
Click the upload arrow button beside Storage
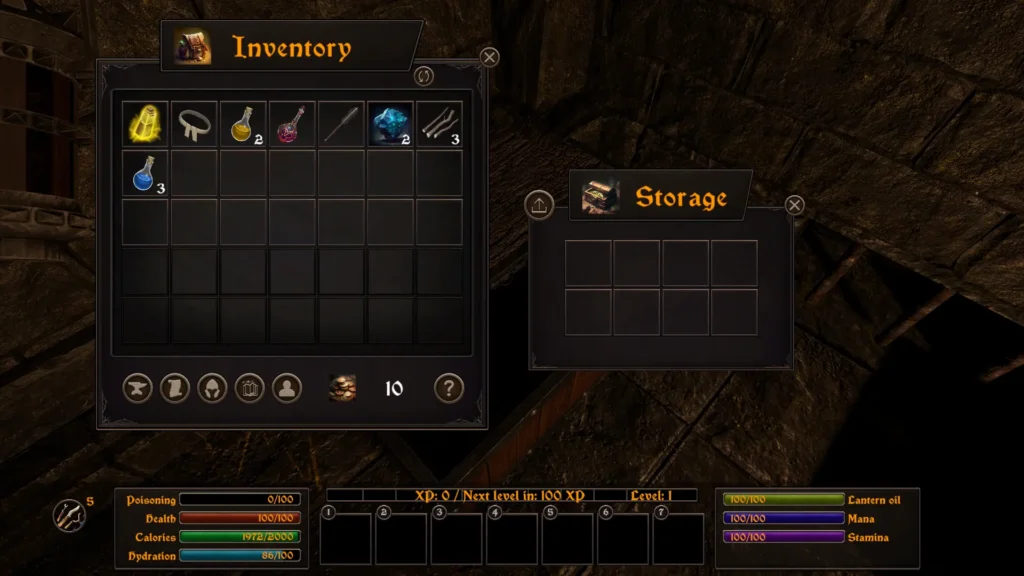[539, 205]
